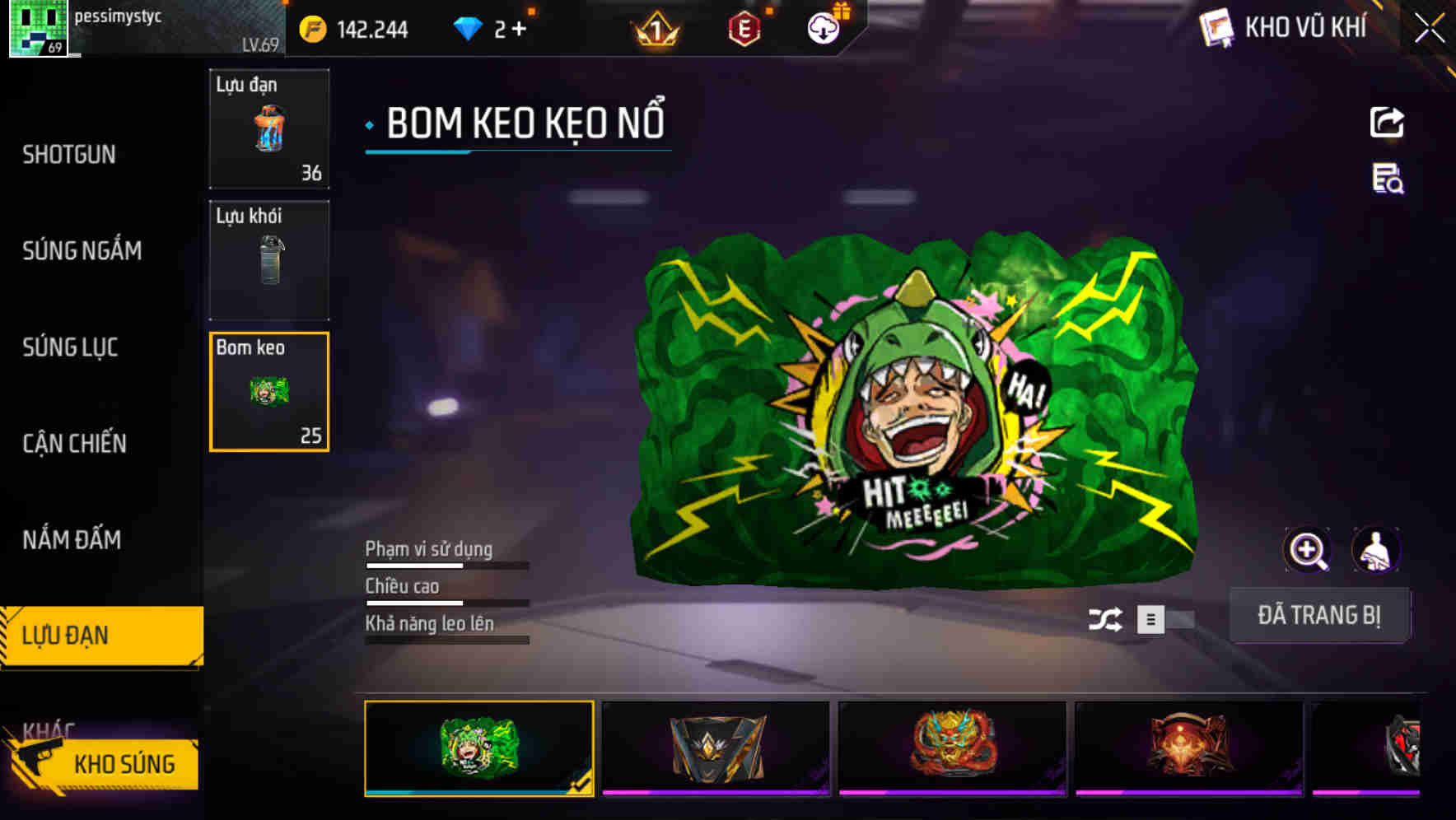Select the Lựu khói smoke grenade slot
Screen dimensions: 1456x820
tap(268, 259)
